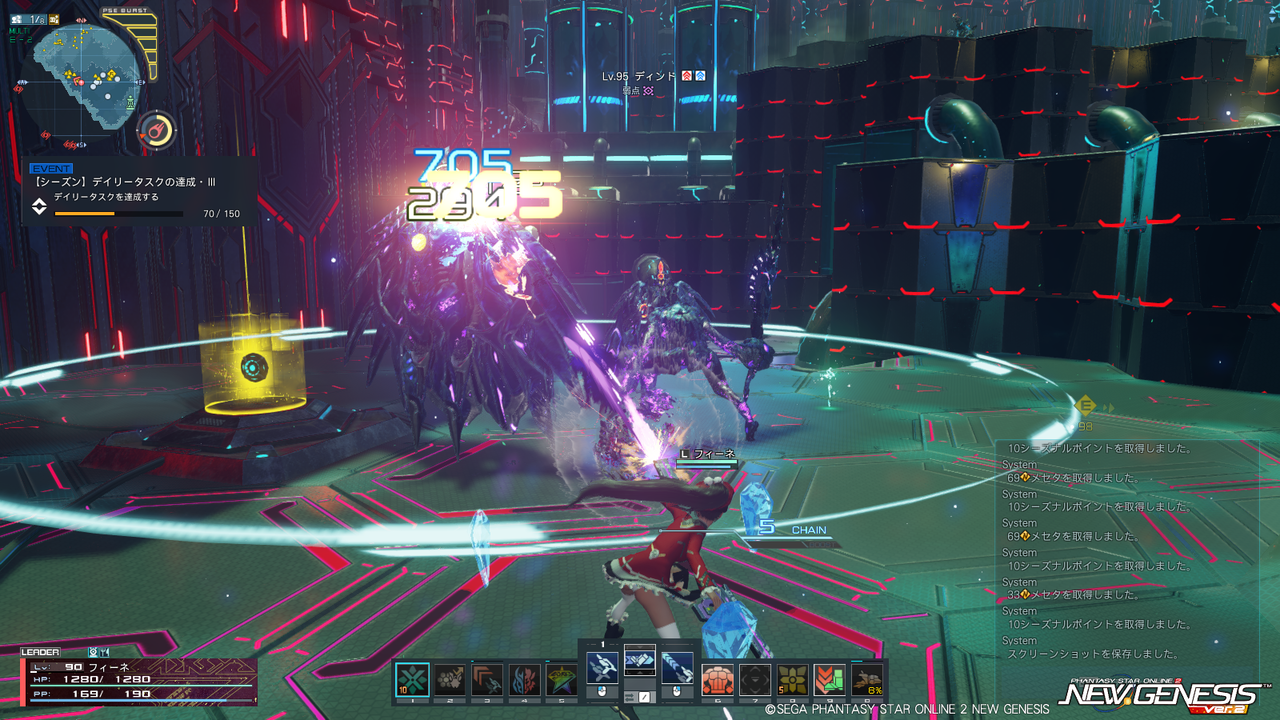Use the green cross restoration item slot

(412, 680)
